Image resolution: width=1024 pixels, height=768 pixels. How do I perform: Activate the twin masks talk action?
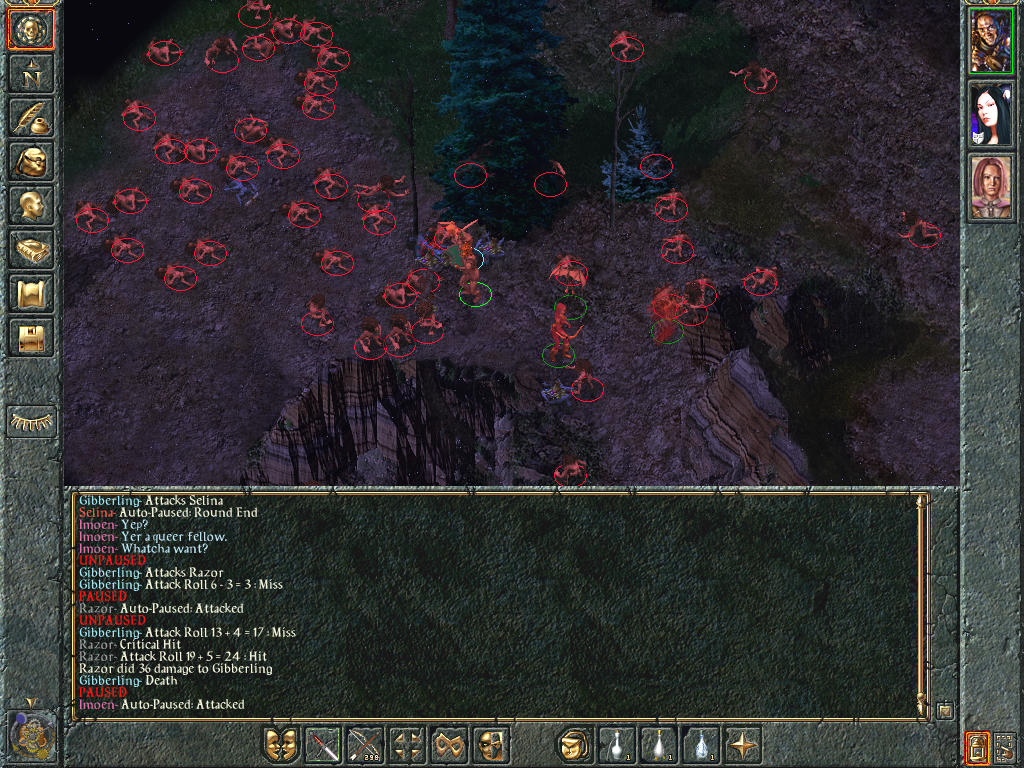[x=281, y=745]
